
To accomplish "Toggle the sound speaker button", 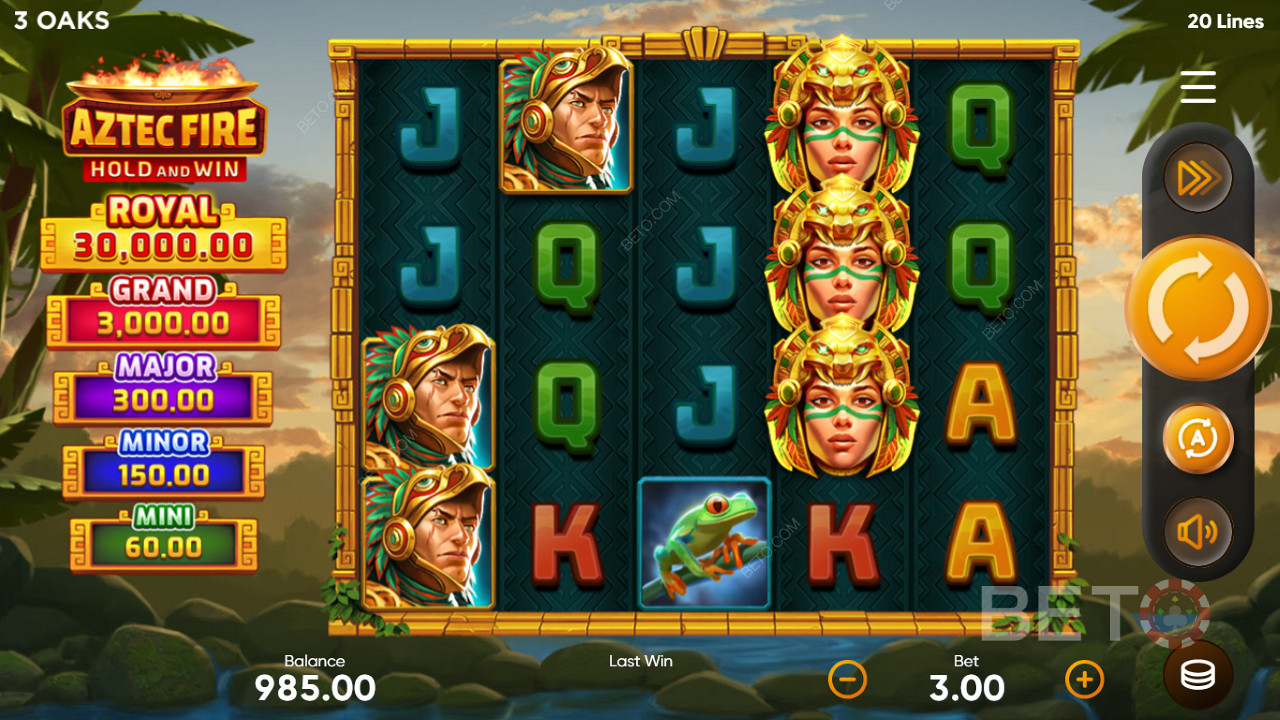I will 1198,532.
